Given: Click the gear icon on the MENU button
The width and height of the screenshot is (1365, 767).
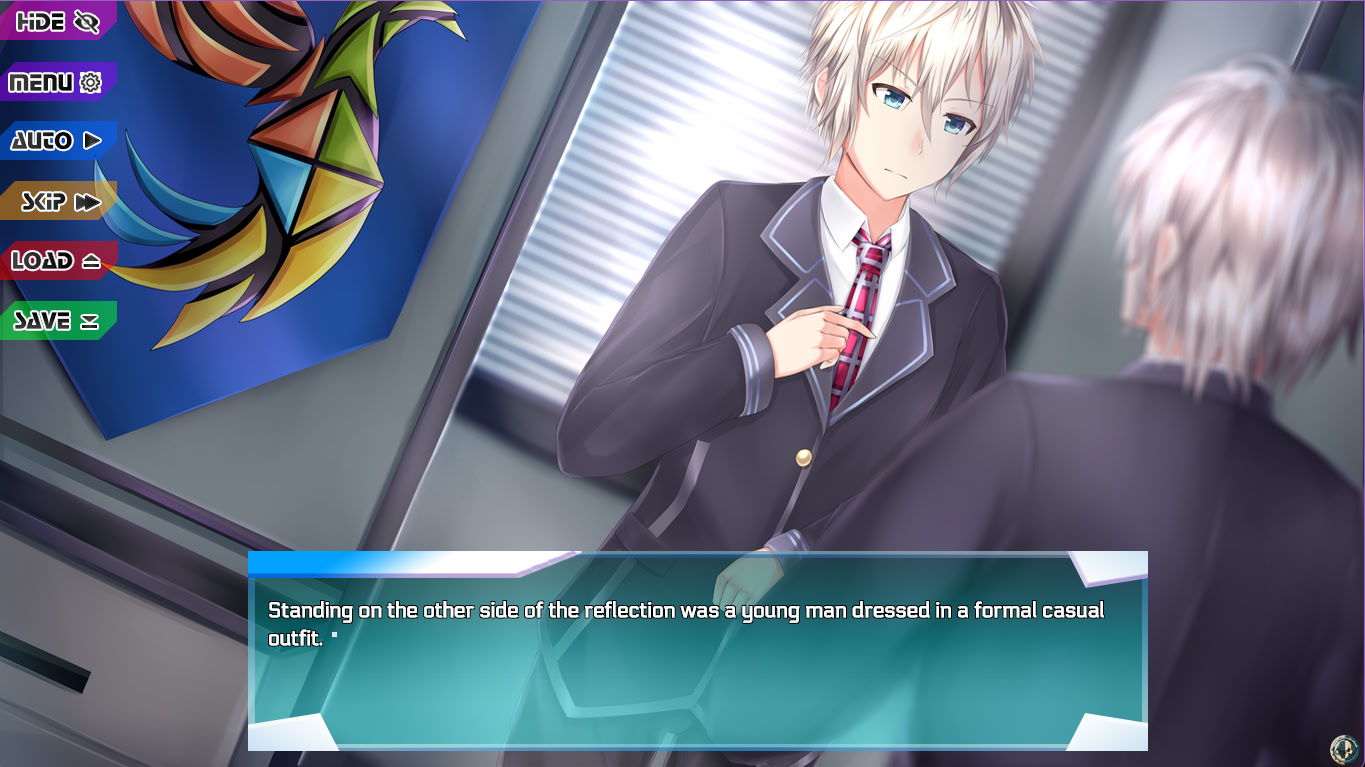Looking at the screenshot, I should (91, 81).
